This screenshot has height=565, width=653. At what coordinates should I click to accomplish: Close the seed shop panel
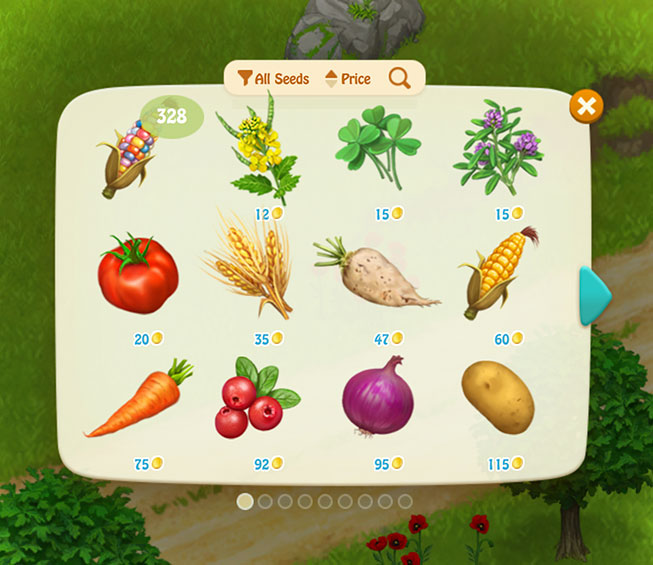586,106
